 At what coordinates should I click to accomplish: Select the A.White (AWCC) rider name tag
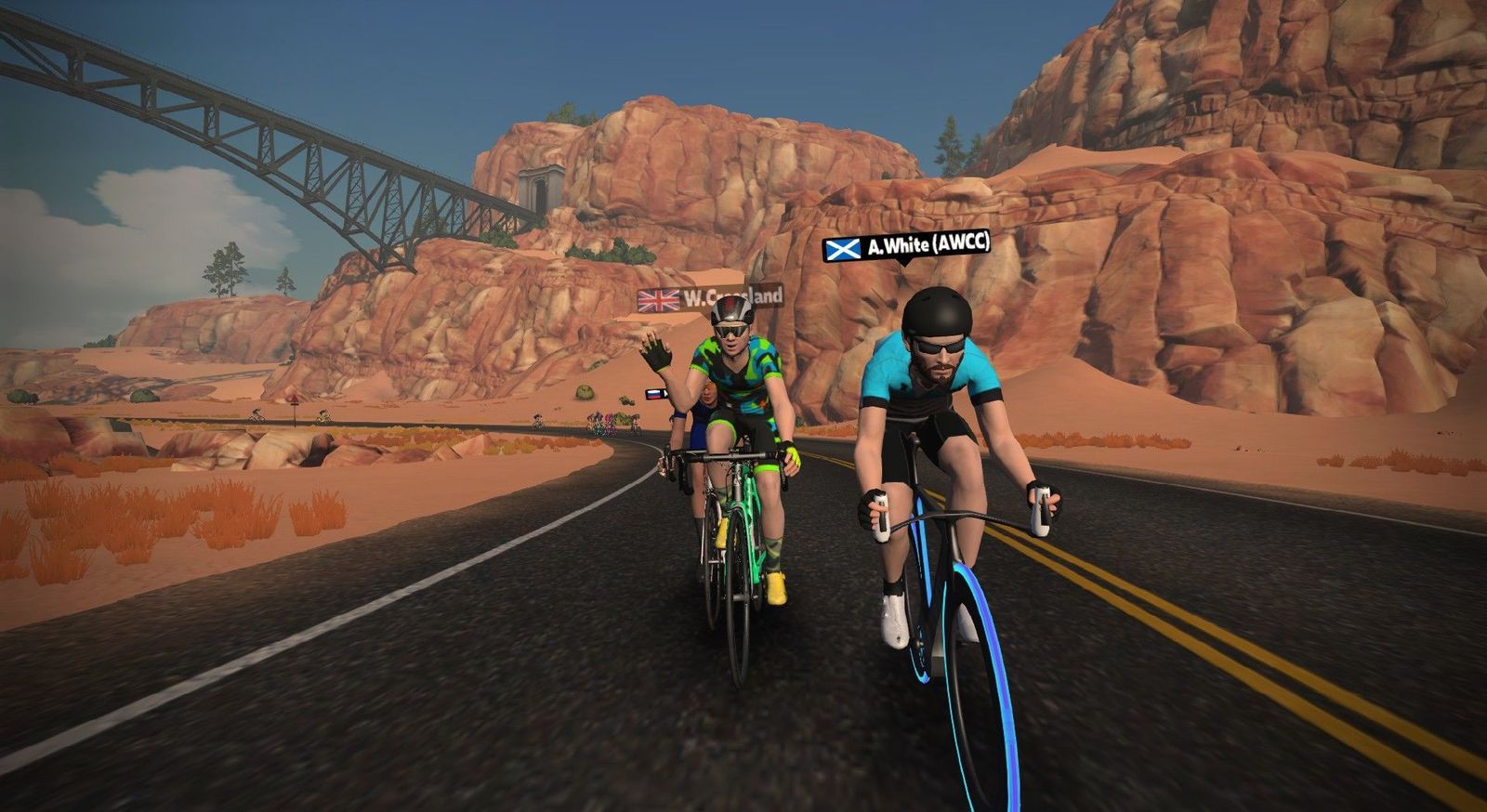(907, 246)
